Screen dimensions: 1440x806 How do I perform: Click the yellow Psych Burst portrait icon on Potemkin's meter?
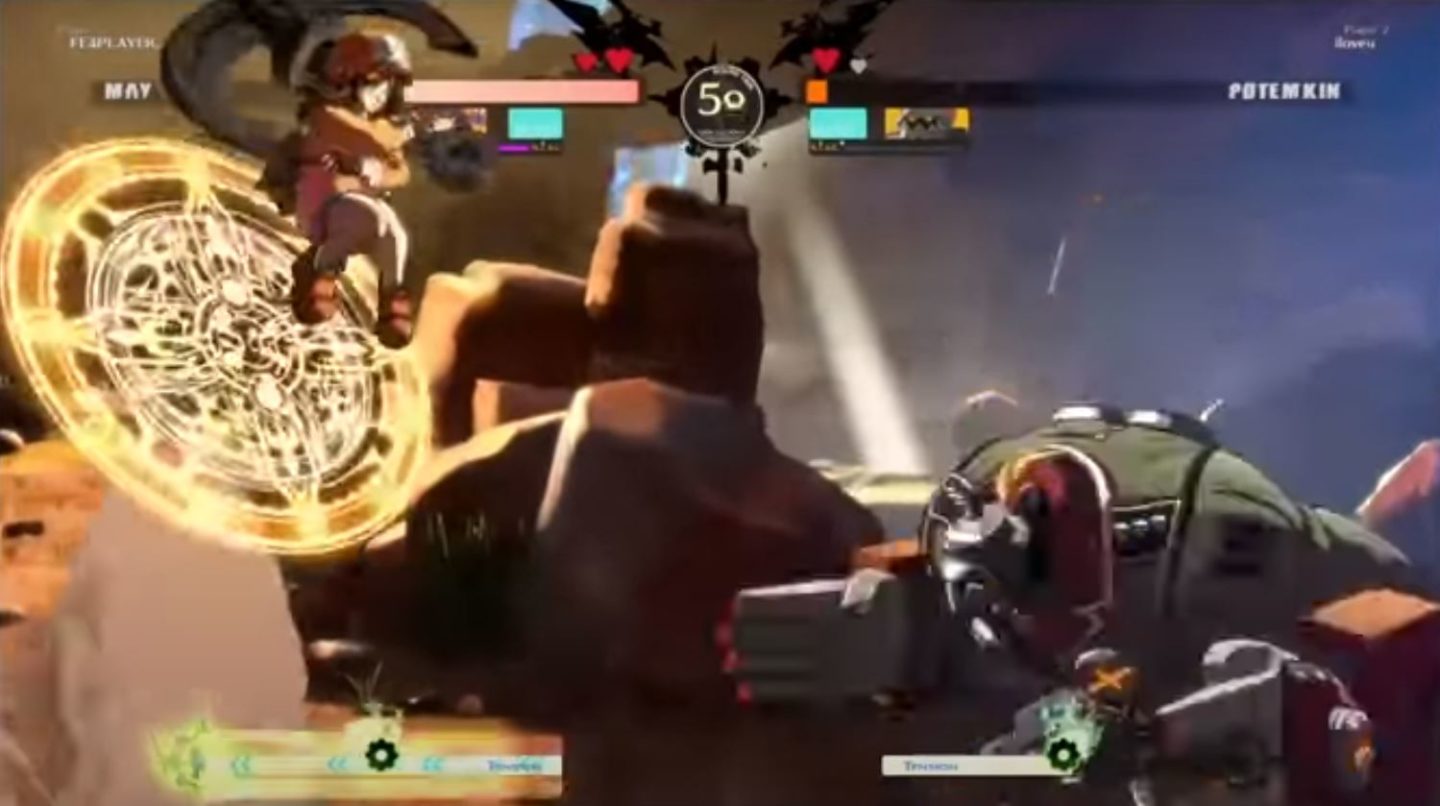point(925,122)
